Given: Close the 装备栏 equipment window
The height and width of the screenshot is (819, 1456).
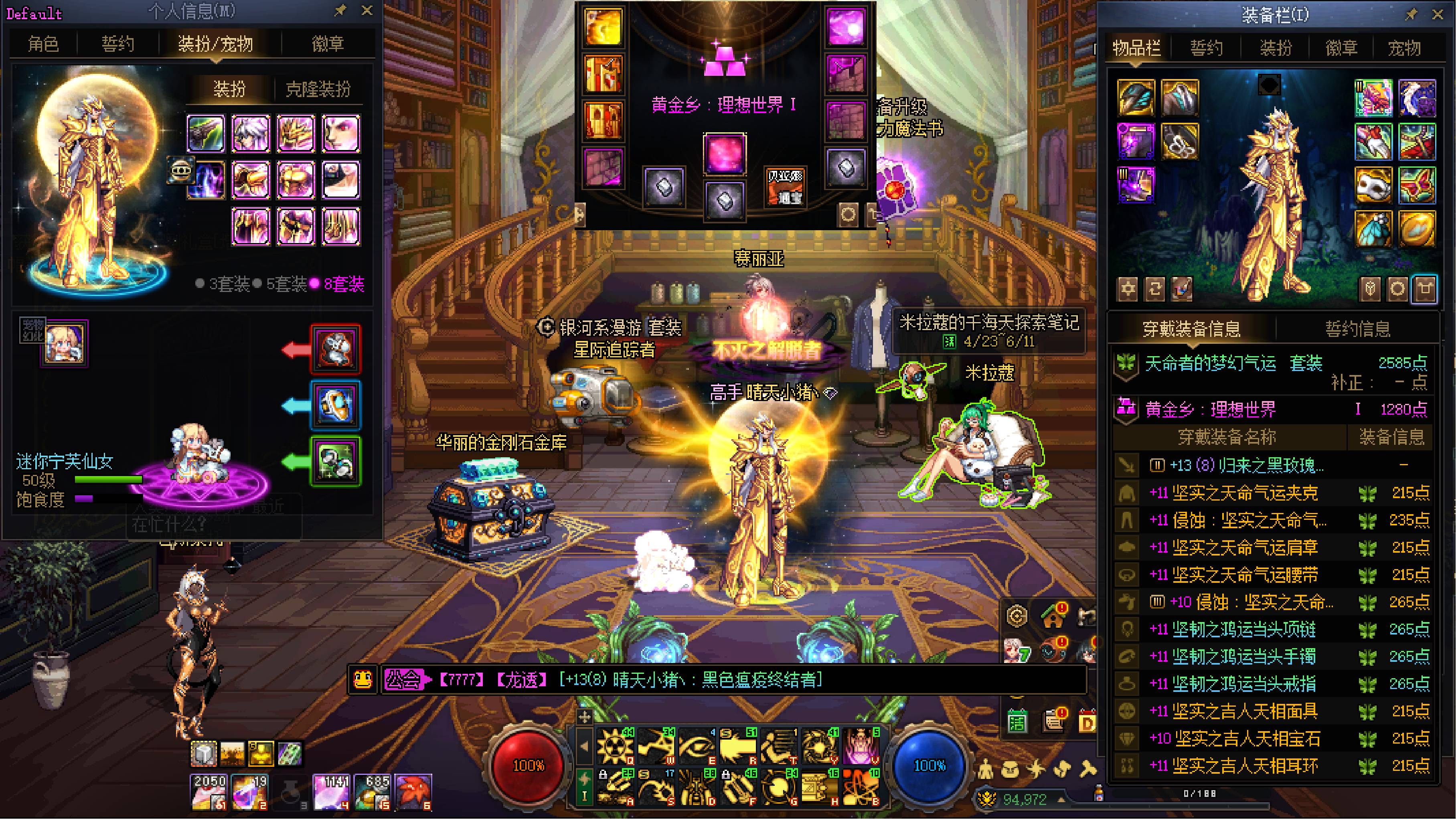Looking at the screenshot, I should point(1437,15).
